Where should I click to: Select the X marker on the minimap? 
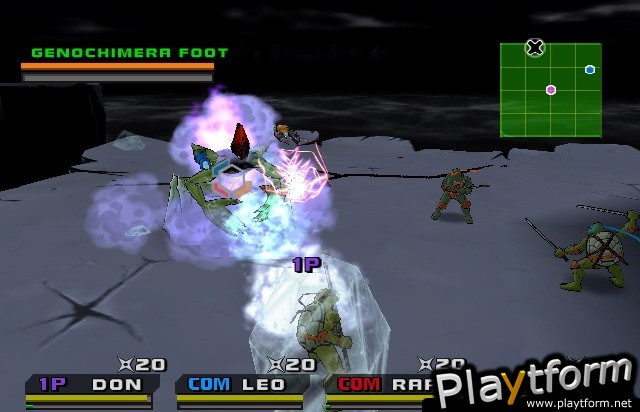pyautogui.click(x=535, y=46)
